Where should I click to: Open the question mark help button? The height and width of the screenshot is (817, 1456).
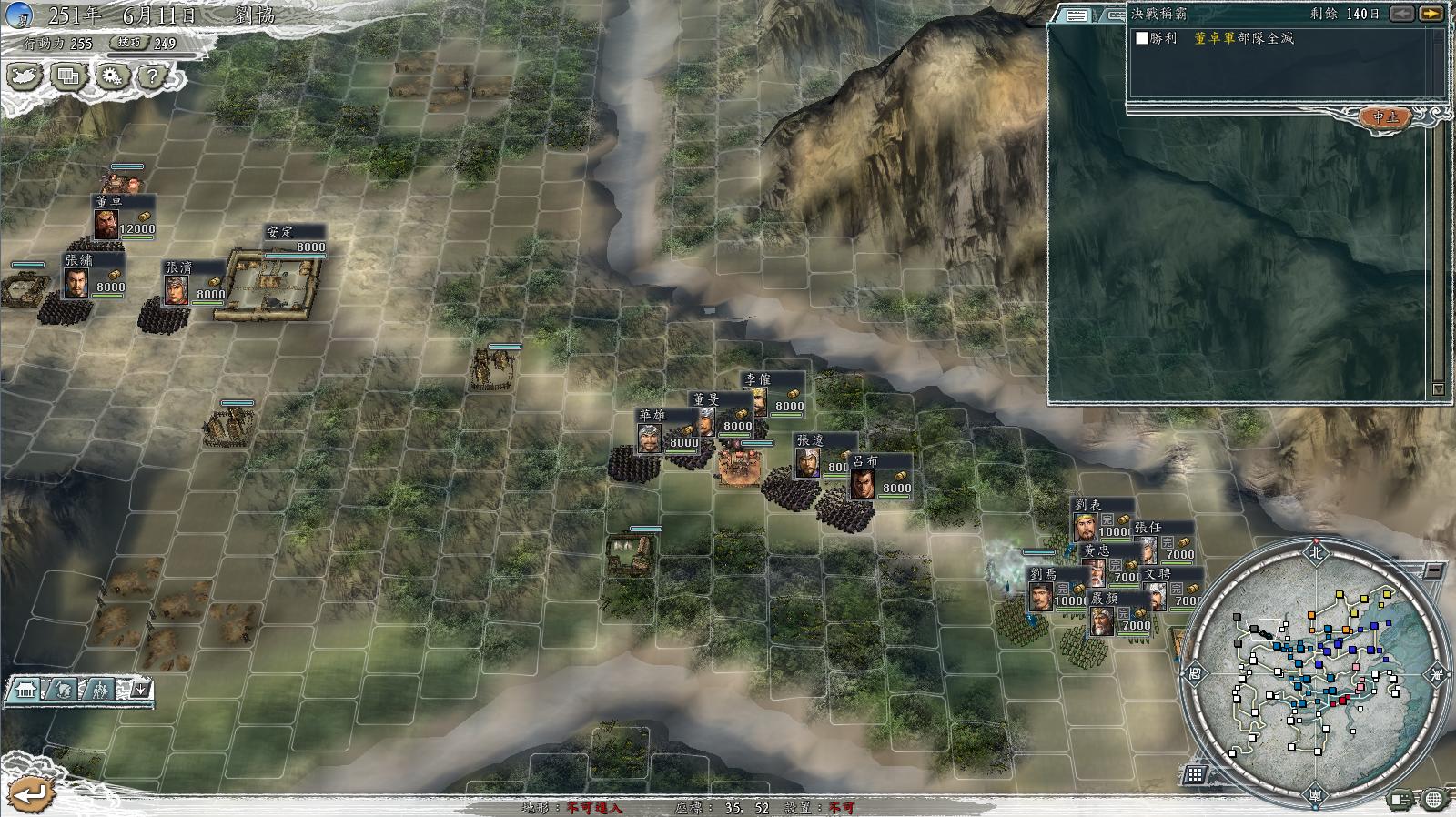pos(152,76)
